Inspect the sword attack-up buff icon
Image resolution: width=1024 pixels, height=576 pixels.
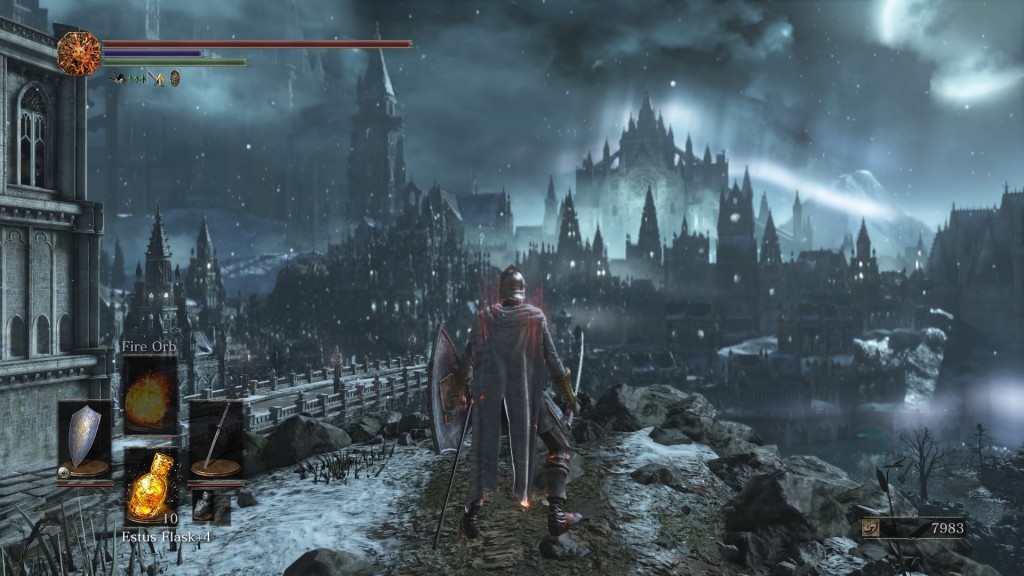coord(157,77)
